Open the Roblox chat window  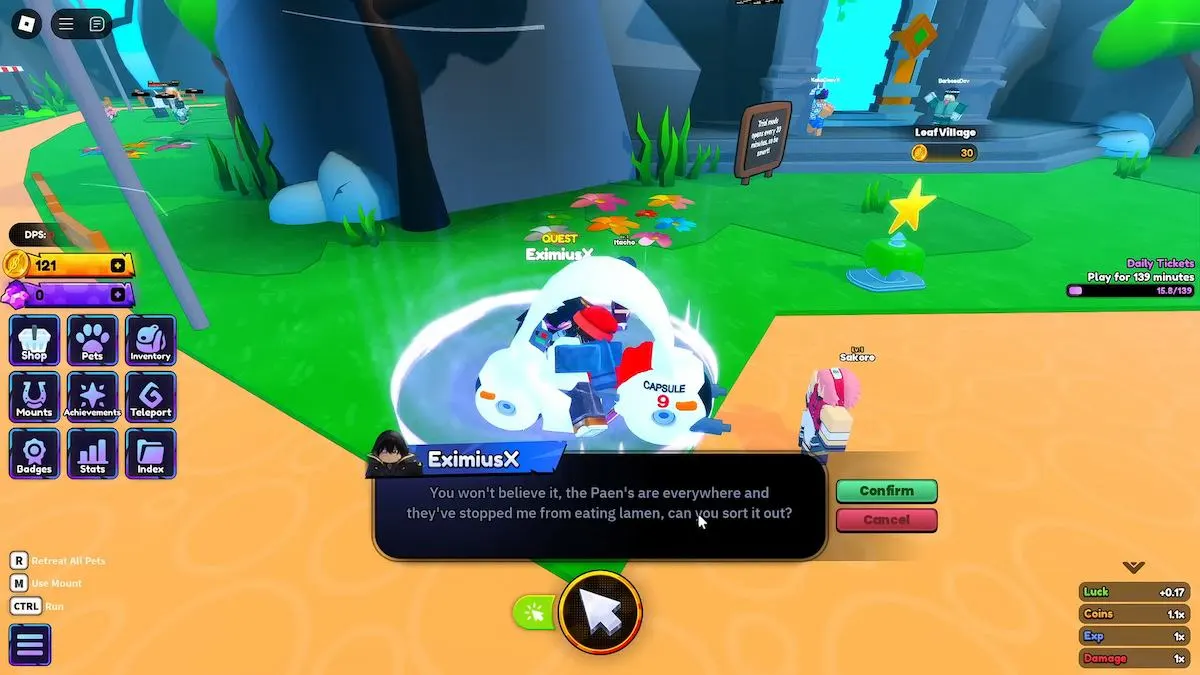97,24
